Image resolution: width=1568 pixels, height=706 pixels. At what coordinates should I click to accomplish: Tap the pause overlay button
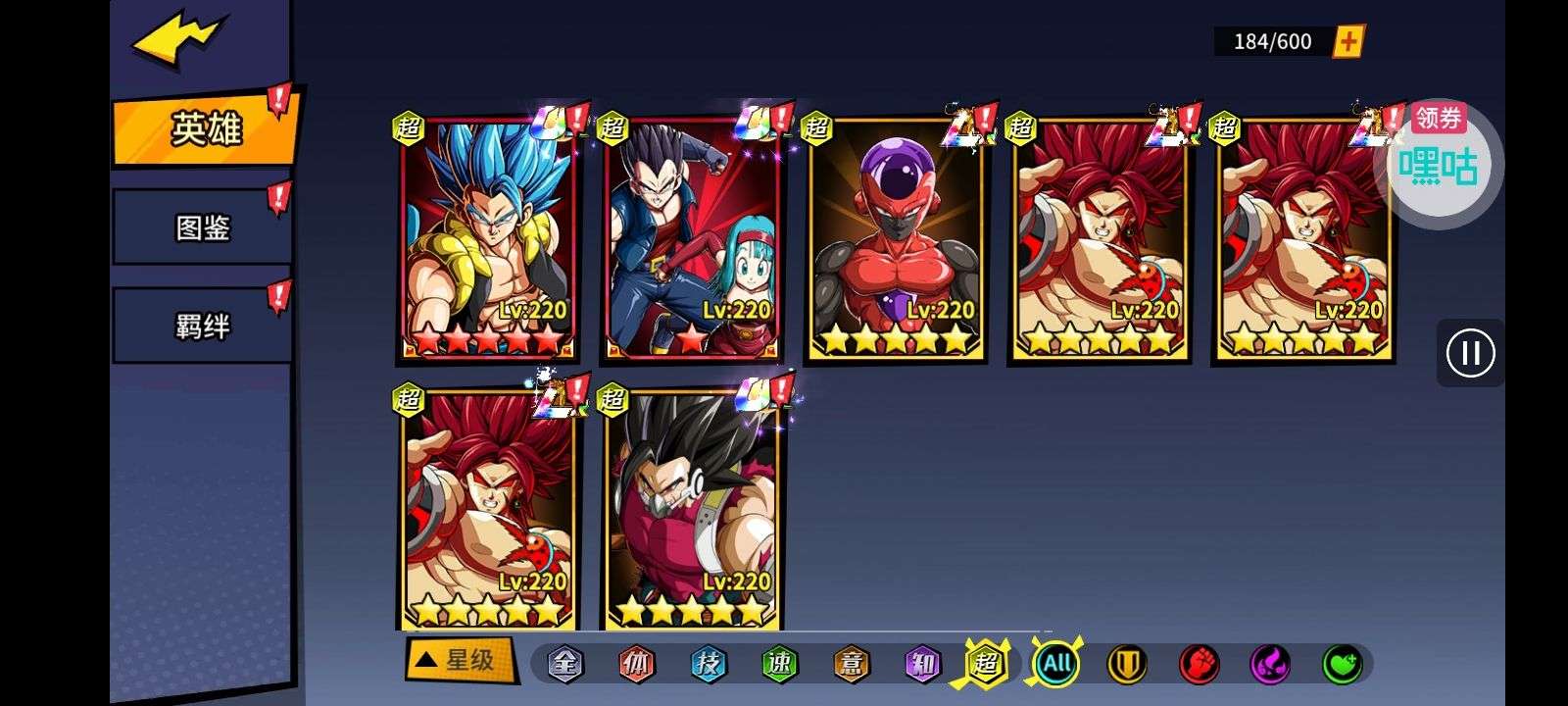(x=1470, y=353)
